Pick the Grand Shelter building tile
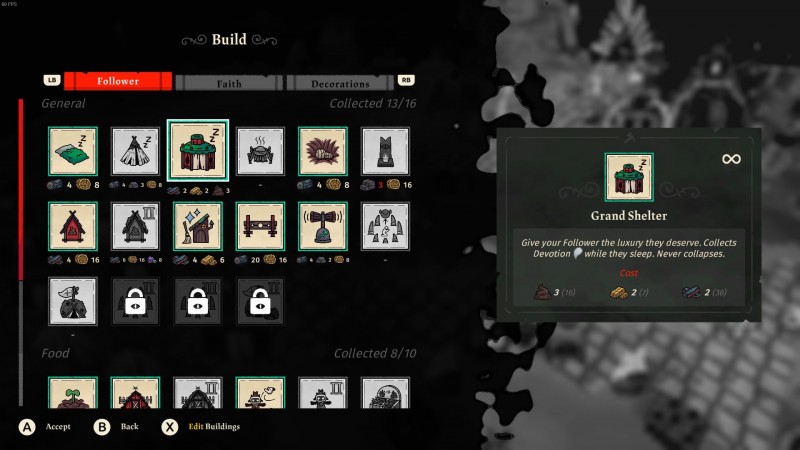The height and width of the screenshot is (450, 800). click(x=198, y=150)
